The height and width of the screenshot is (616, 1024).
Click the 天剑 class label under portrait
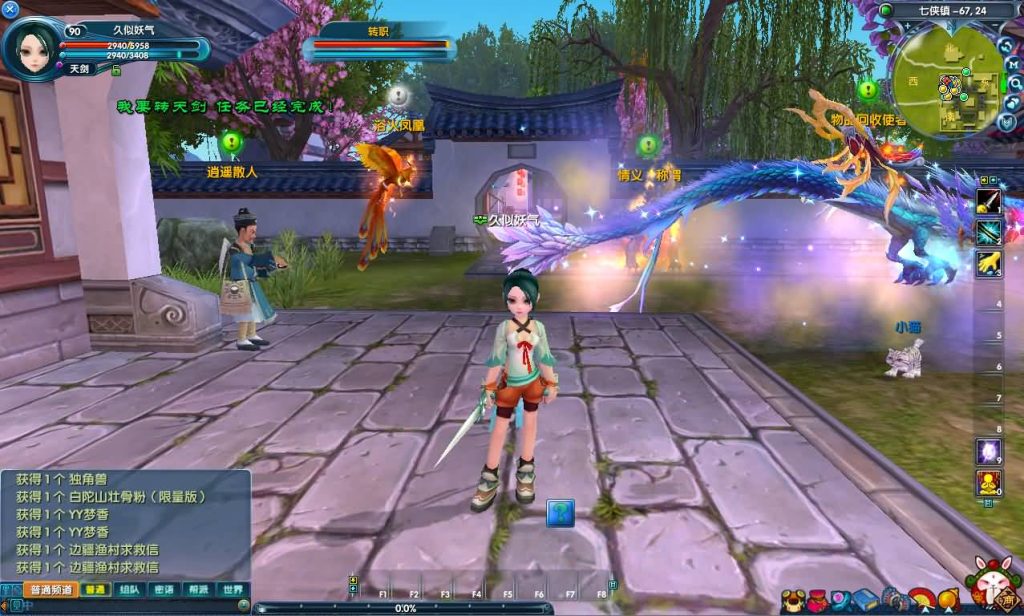82,69
